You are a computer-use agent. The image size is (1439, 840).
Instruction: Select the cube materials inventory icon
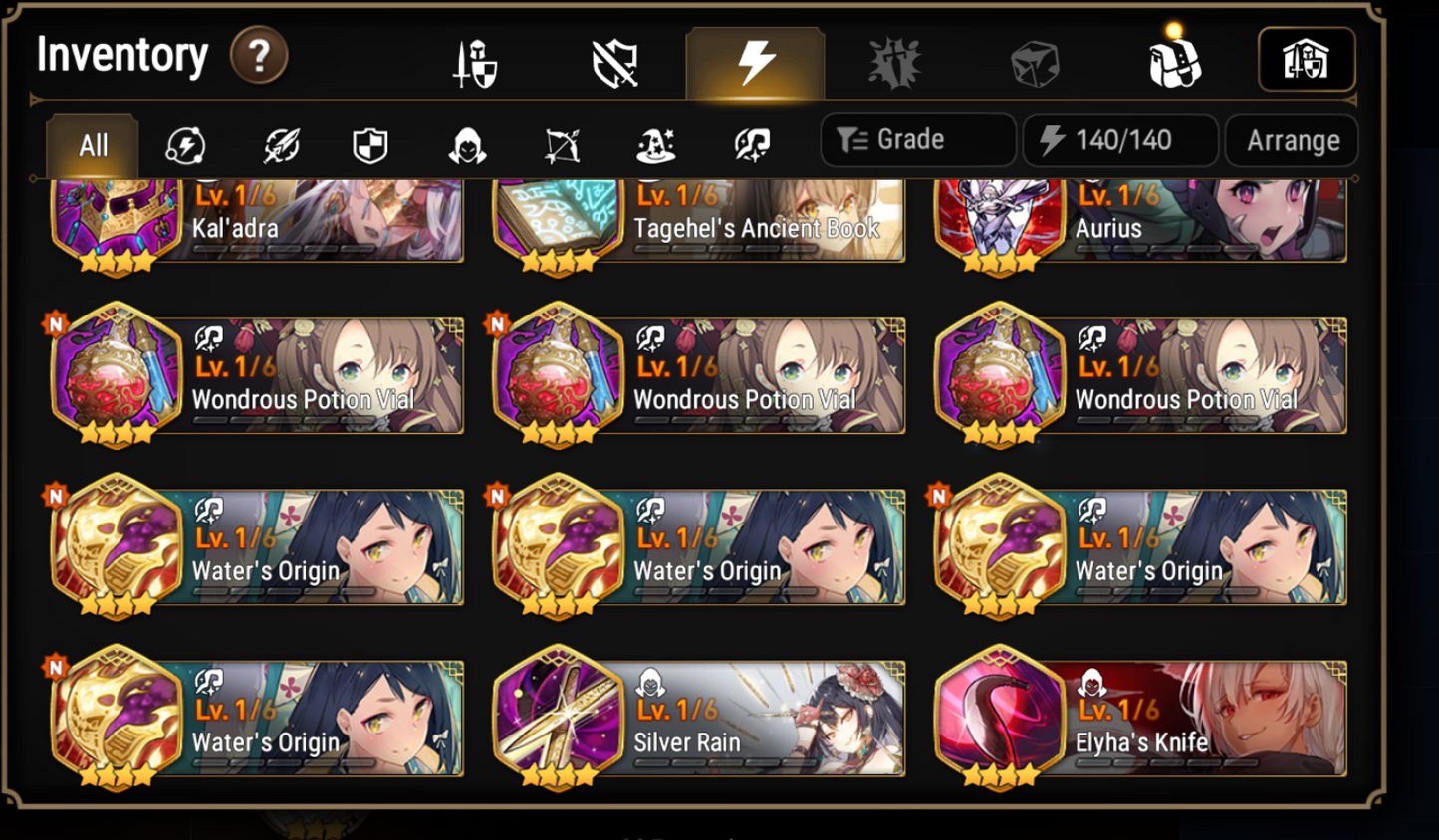point(1036,60)
